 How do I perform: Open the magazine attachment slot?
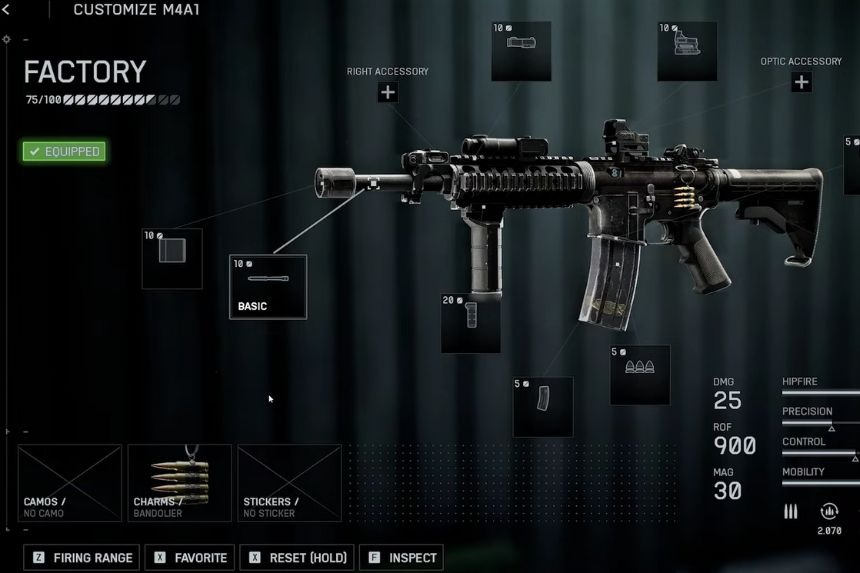543,406
